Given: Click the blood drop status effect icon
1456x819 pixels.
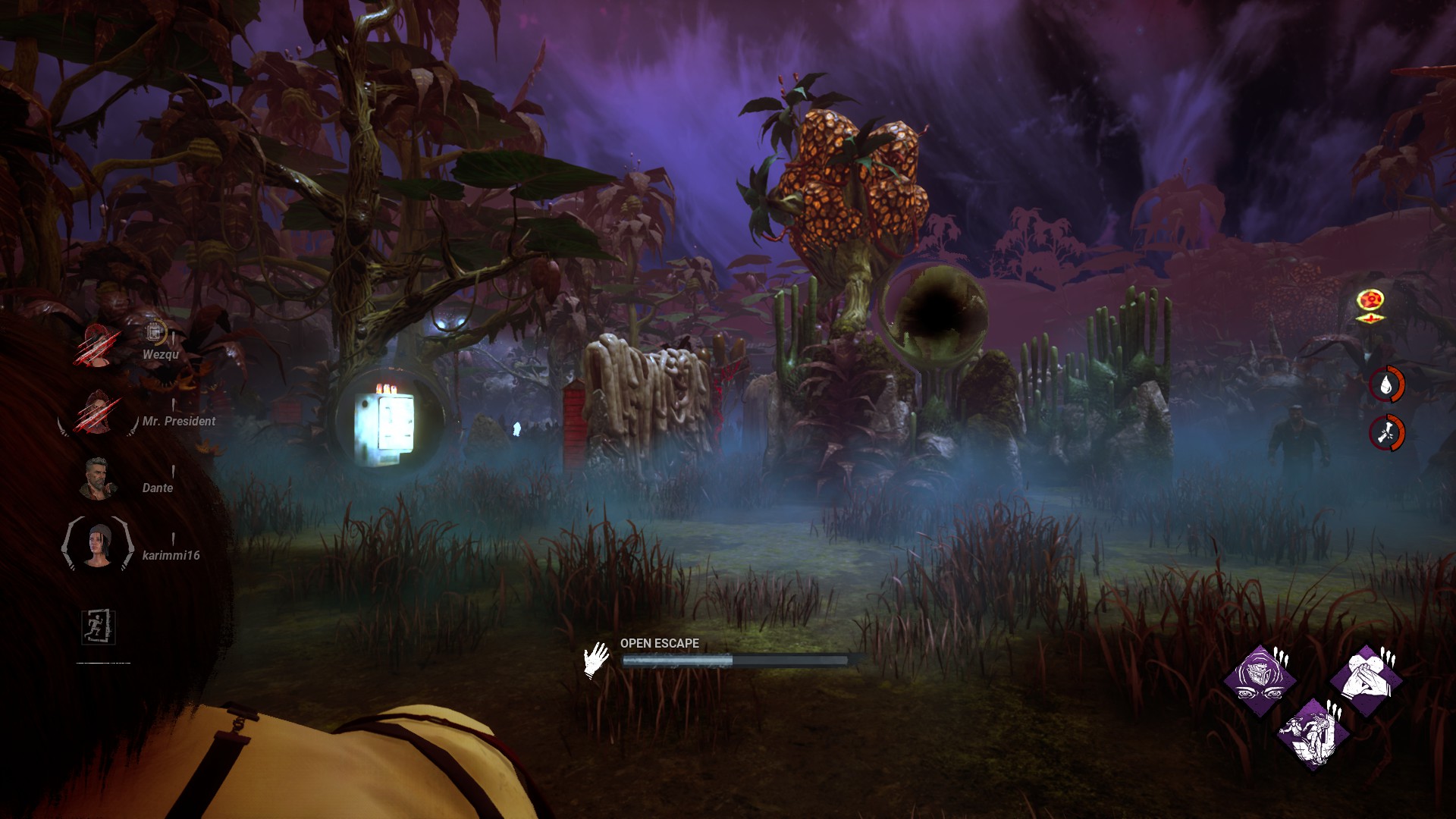Looking at the screenshot, I should coord(1386,385).
